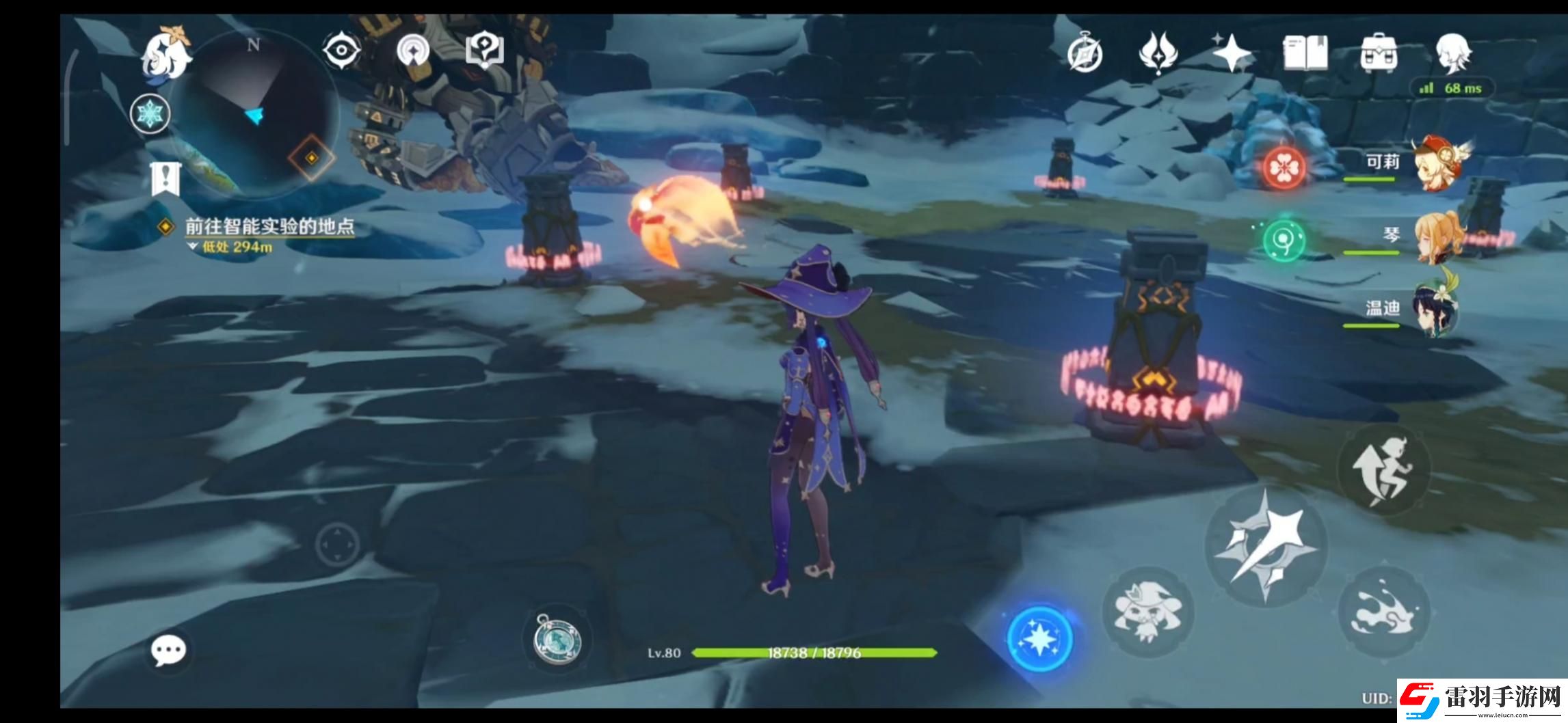Open the Paimon menu
This screenshot has width=1568, height=723.
click(167, 55)
